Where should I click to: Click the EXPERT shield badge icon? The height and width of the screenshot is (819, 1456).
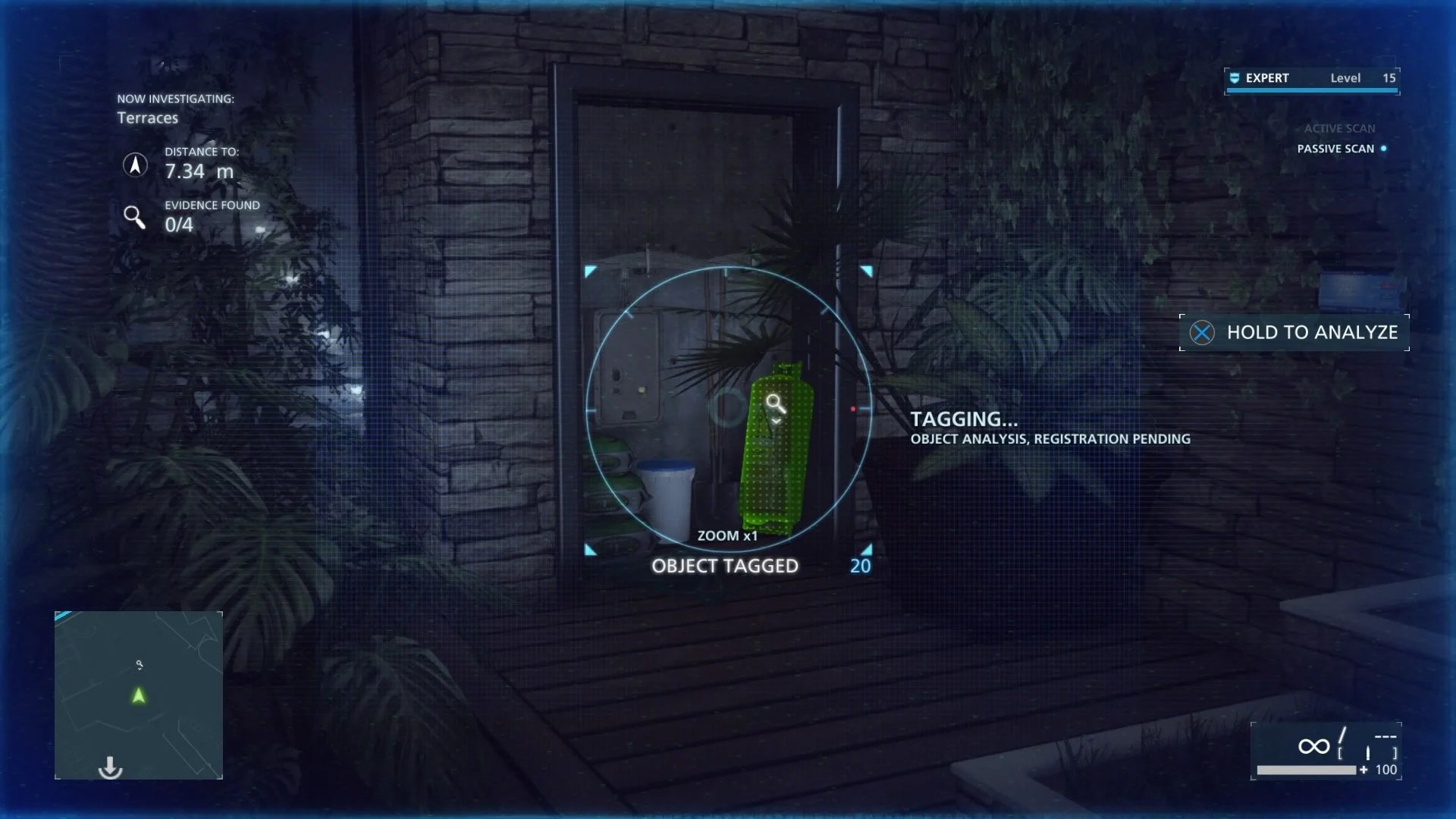tap(1235, 77)
